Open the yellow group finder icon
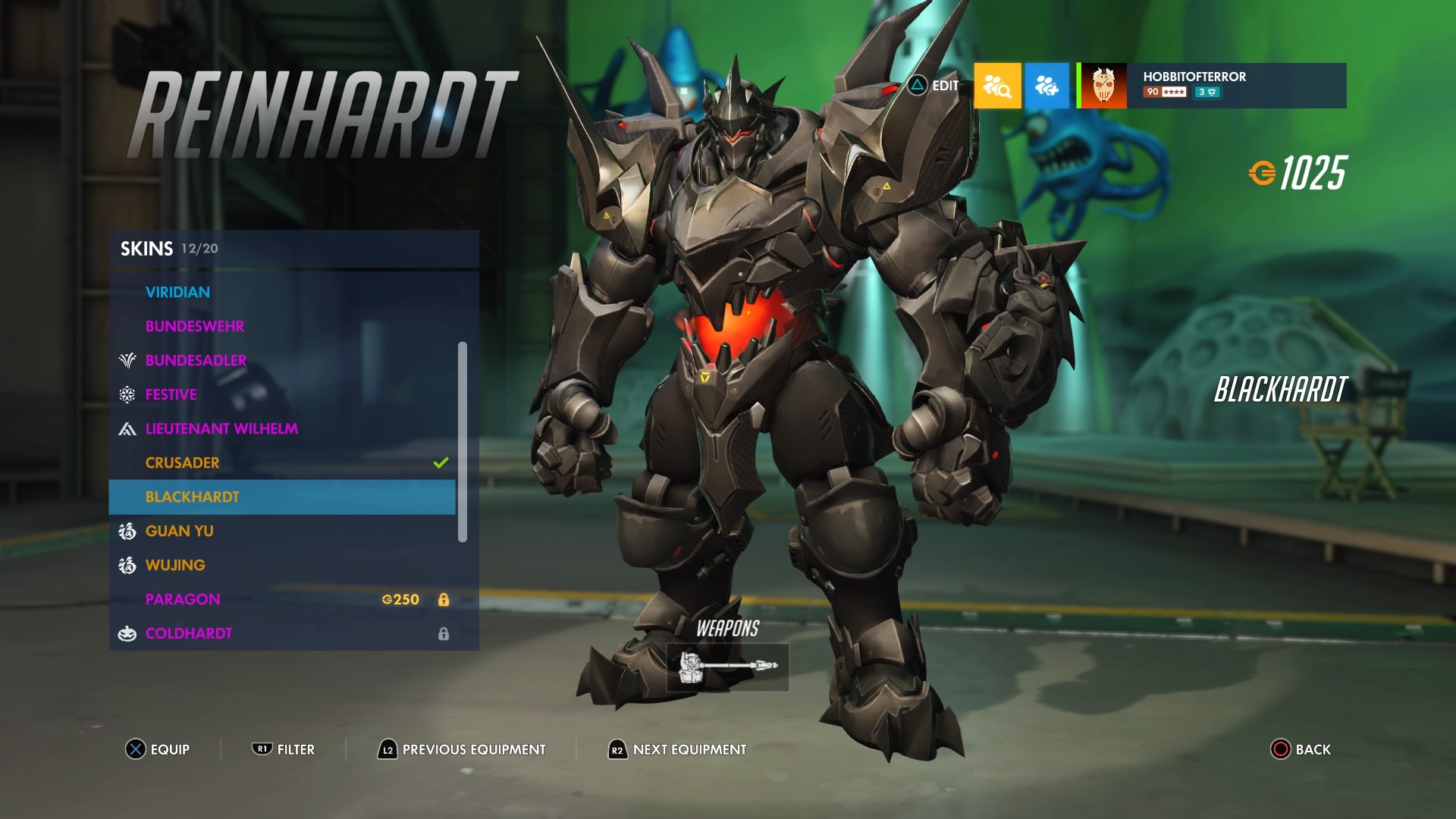 (x=997, y=86)
